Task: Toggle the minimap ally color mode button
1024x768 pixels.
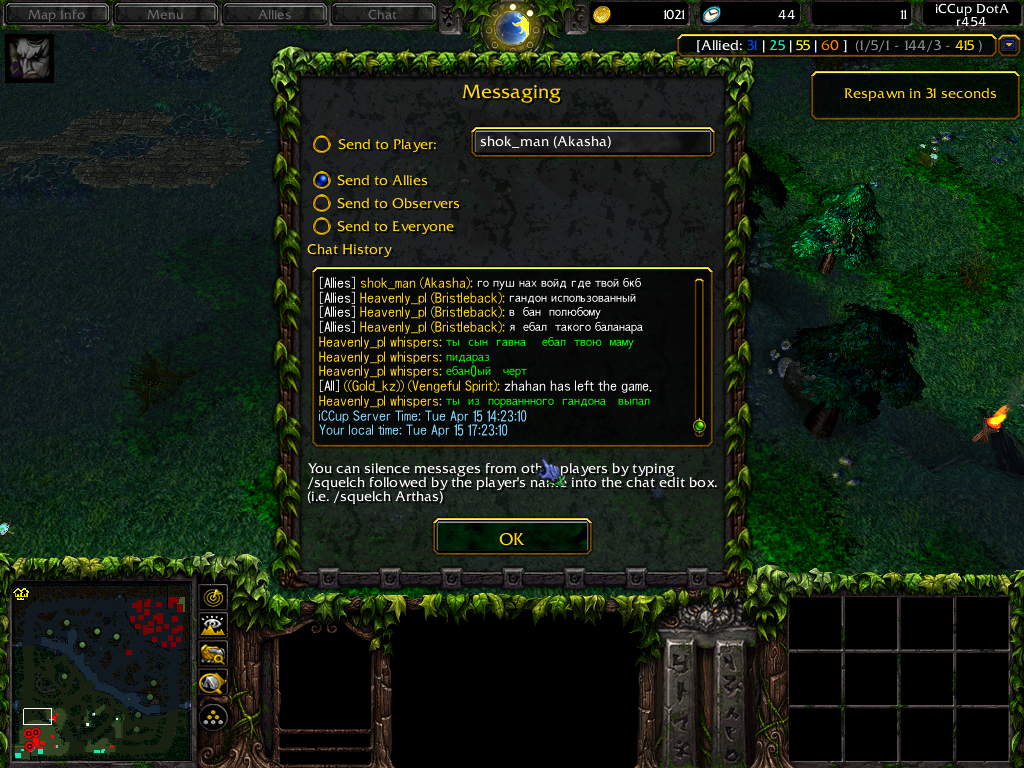Action: point(213,655)
